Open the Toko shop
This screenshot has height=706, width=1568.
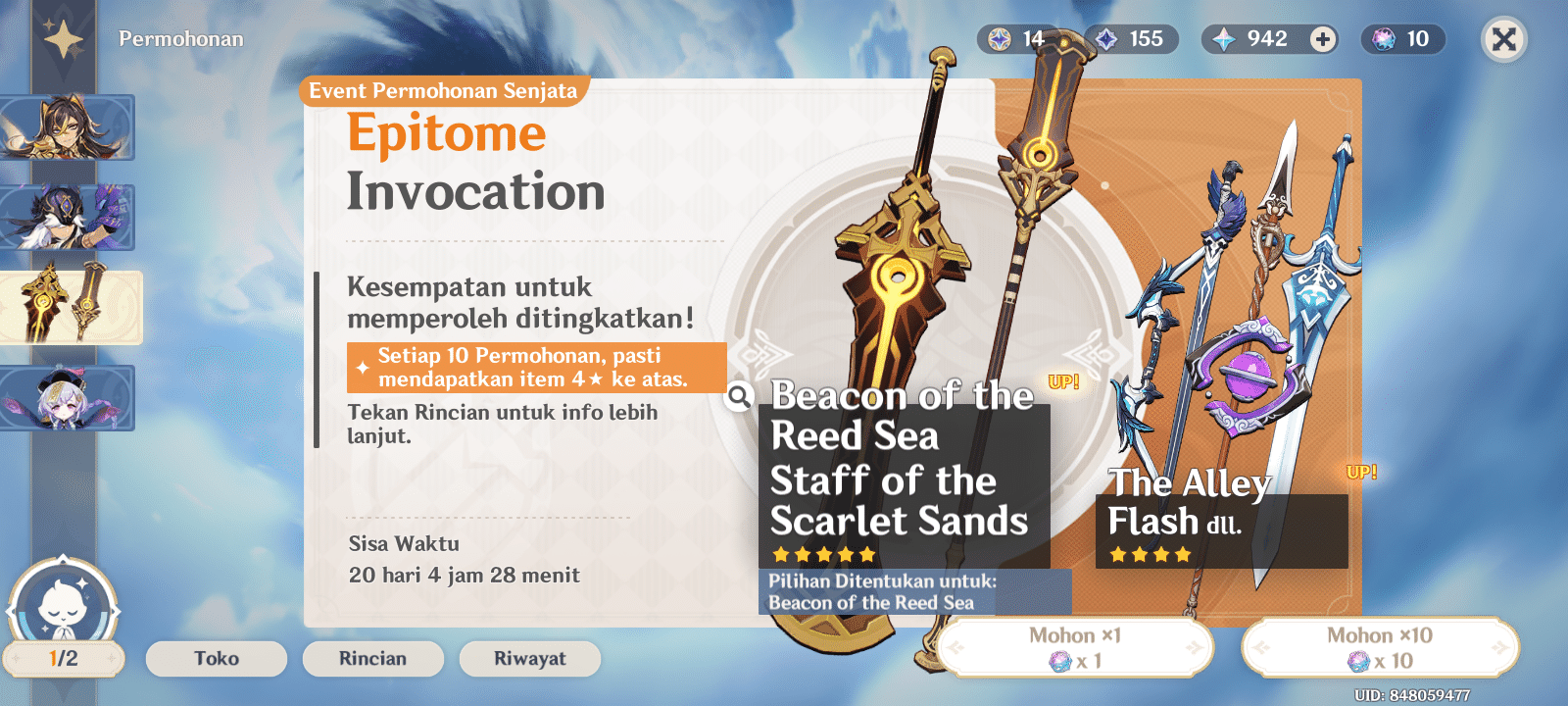click(x=216, y=658)
